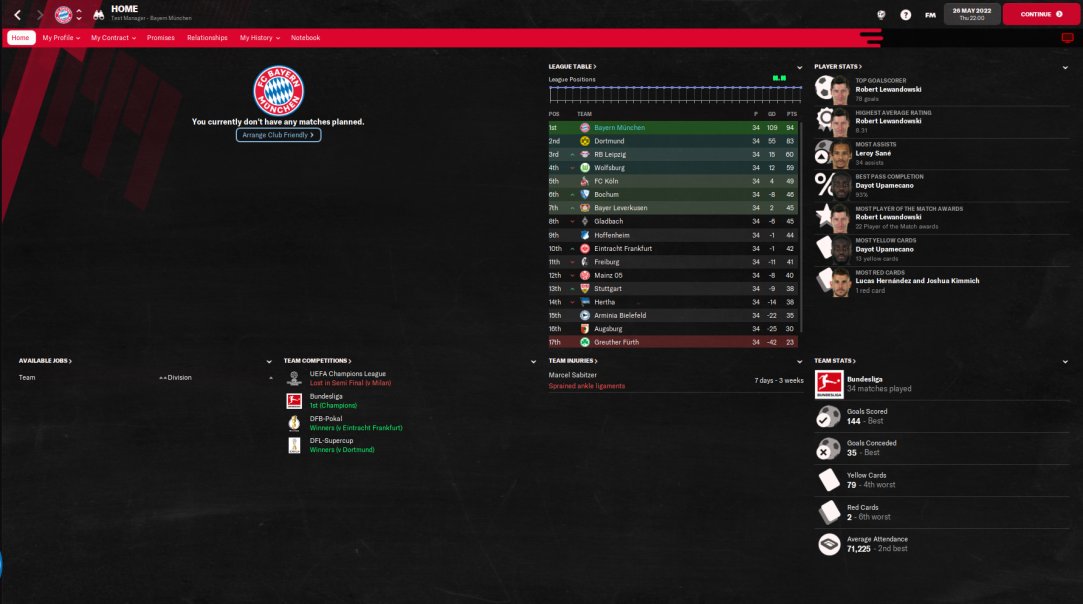
Task: Click Arrange Club Friendly button
Action: 278,135
